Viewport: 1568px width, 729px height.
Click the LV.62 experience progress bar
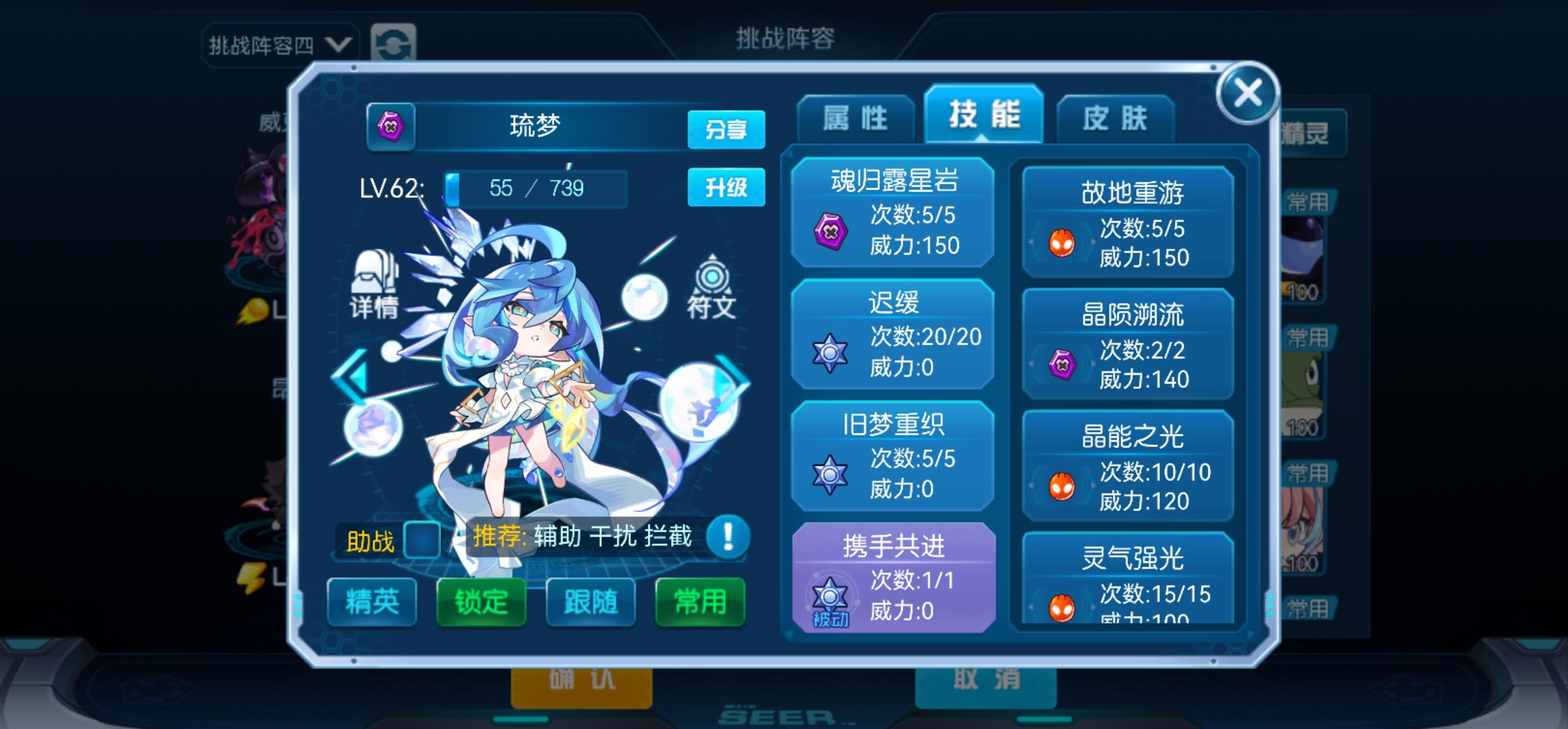coord(535,188)
